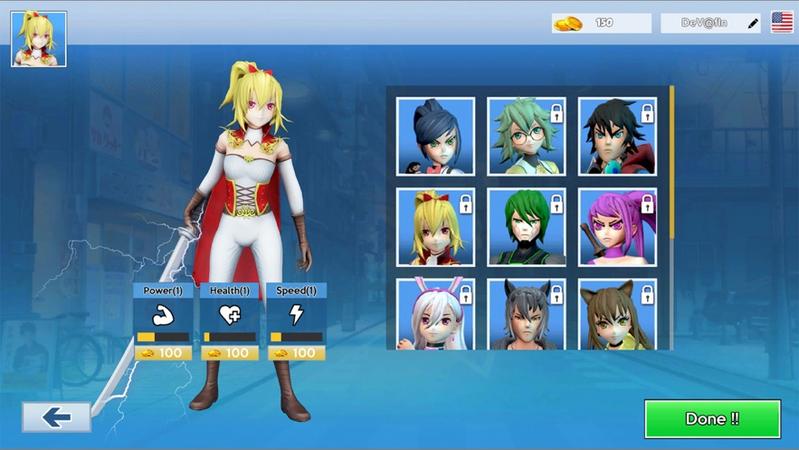Upgrade Health for 100 coins
This screenshot has height=450, width=799.
pyautogui.click(x=228, y=353)
